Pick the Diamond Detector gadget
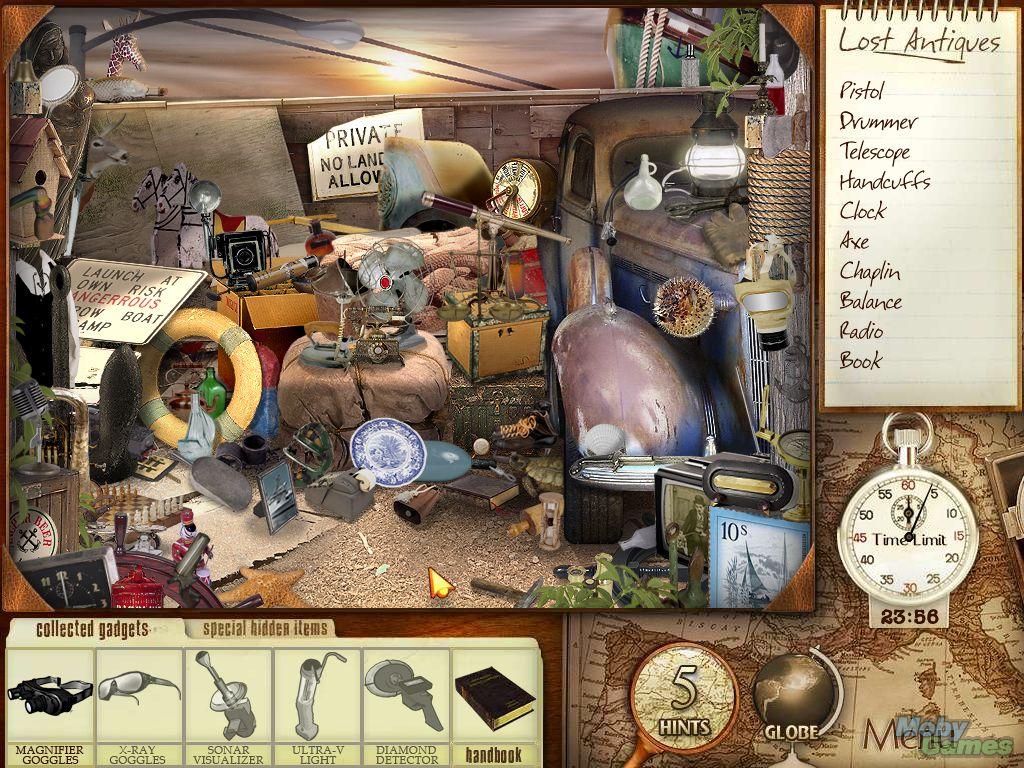This screenshot has width=1024, height=768. pos(406,698)
